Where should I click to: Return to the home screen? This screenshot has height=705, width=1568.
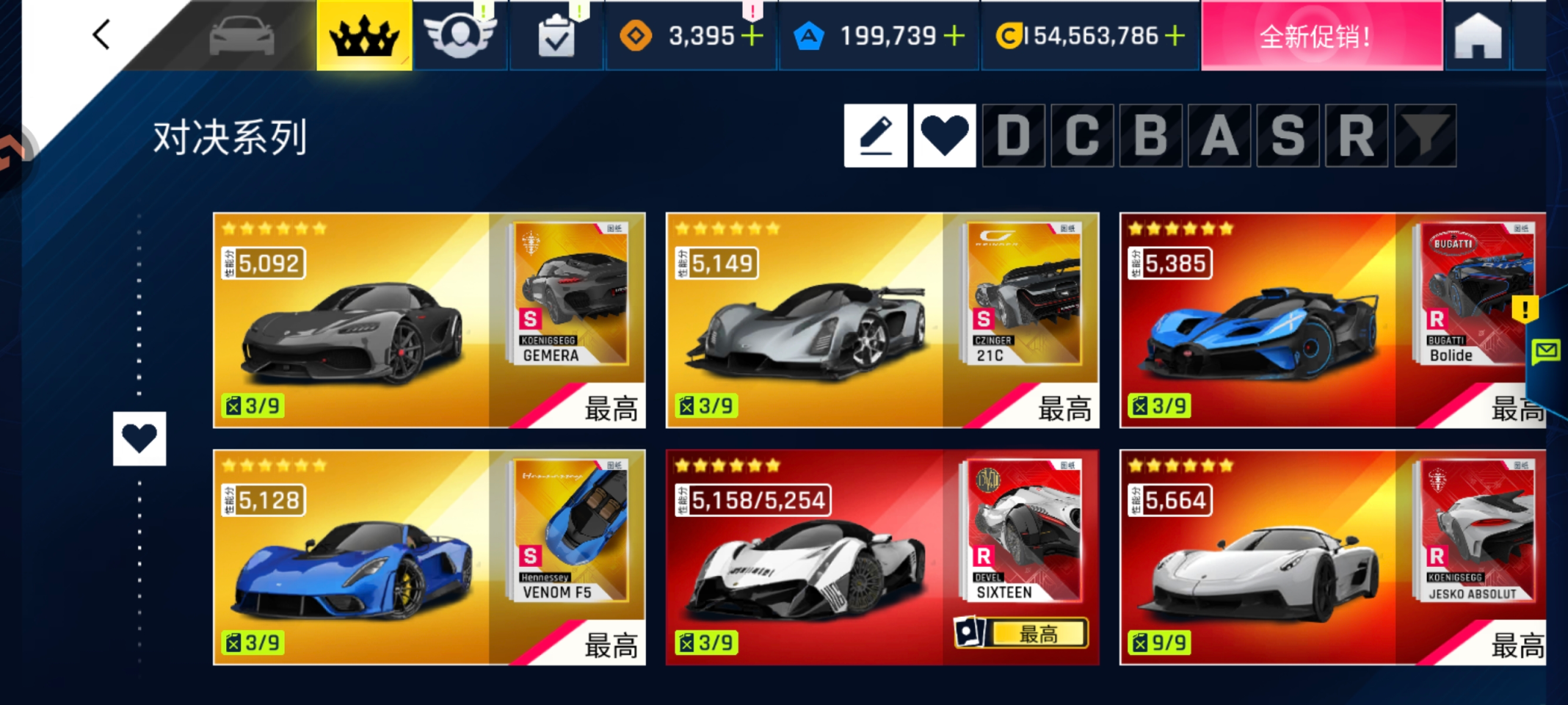[1478, 36]
